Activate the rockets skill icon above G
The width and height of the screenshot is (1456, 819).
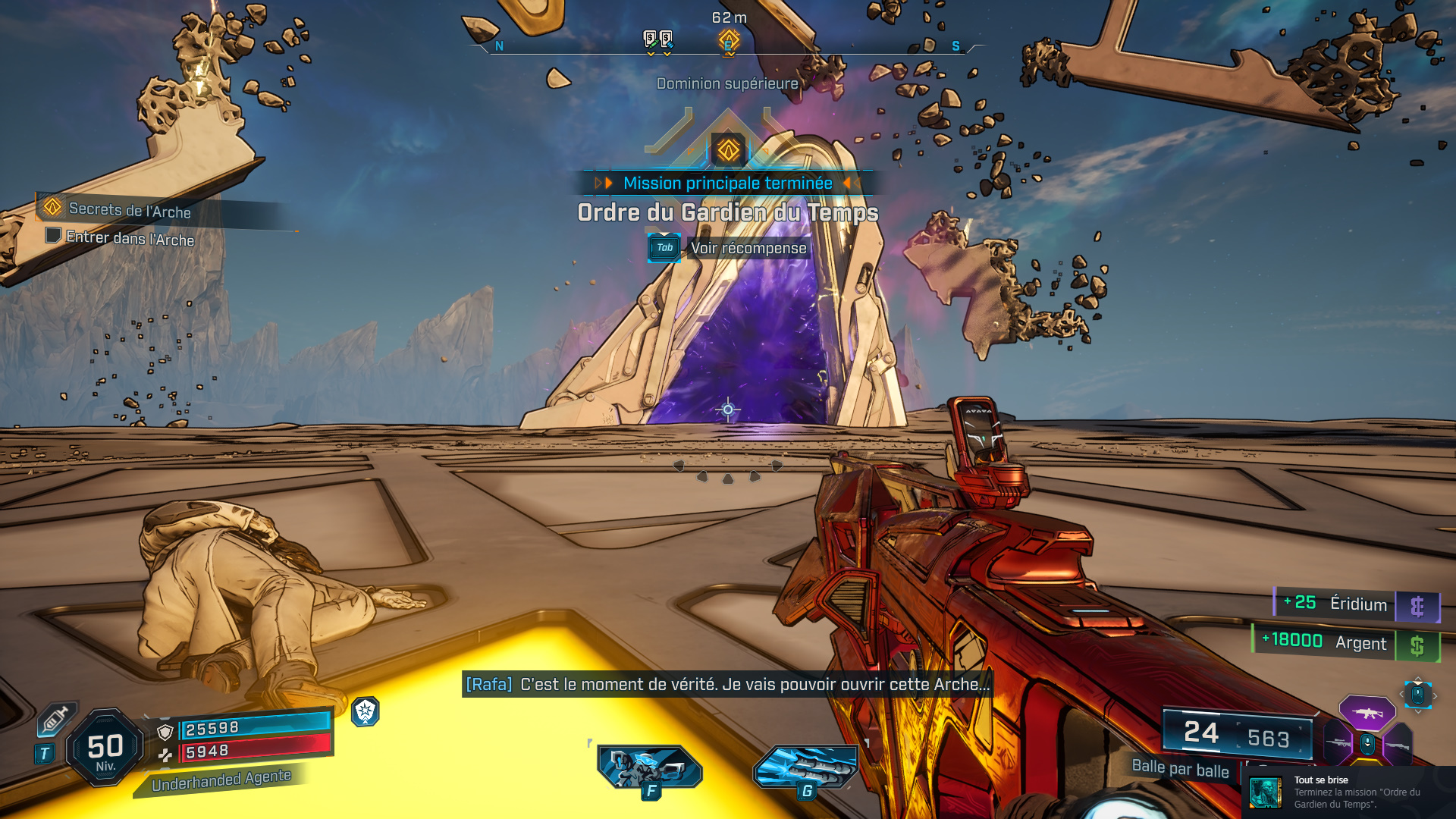[x=806, y=767]
